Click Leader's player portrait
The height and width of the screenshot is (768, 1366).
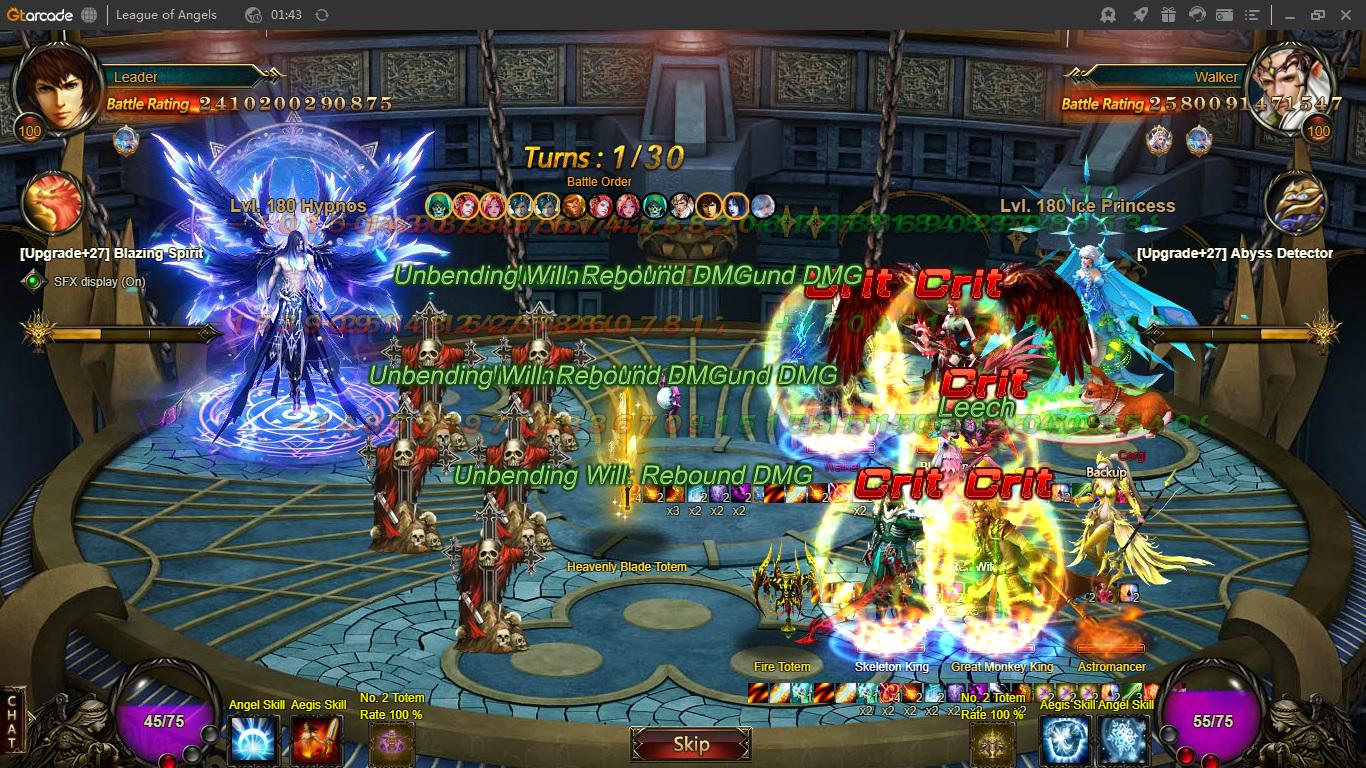[55, 89]
